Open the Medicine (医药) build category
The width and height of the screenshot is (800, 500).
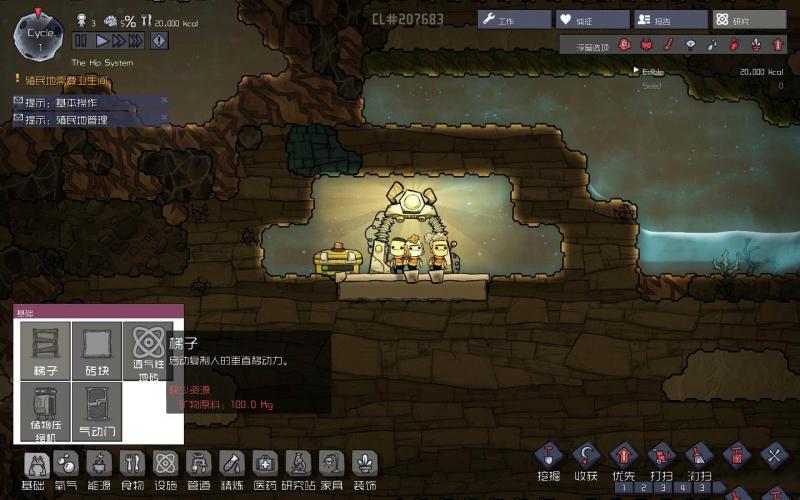pos(264,468)
